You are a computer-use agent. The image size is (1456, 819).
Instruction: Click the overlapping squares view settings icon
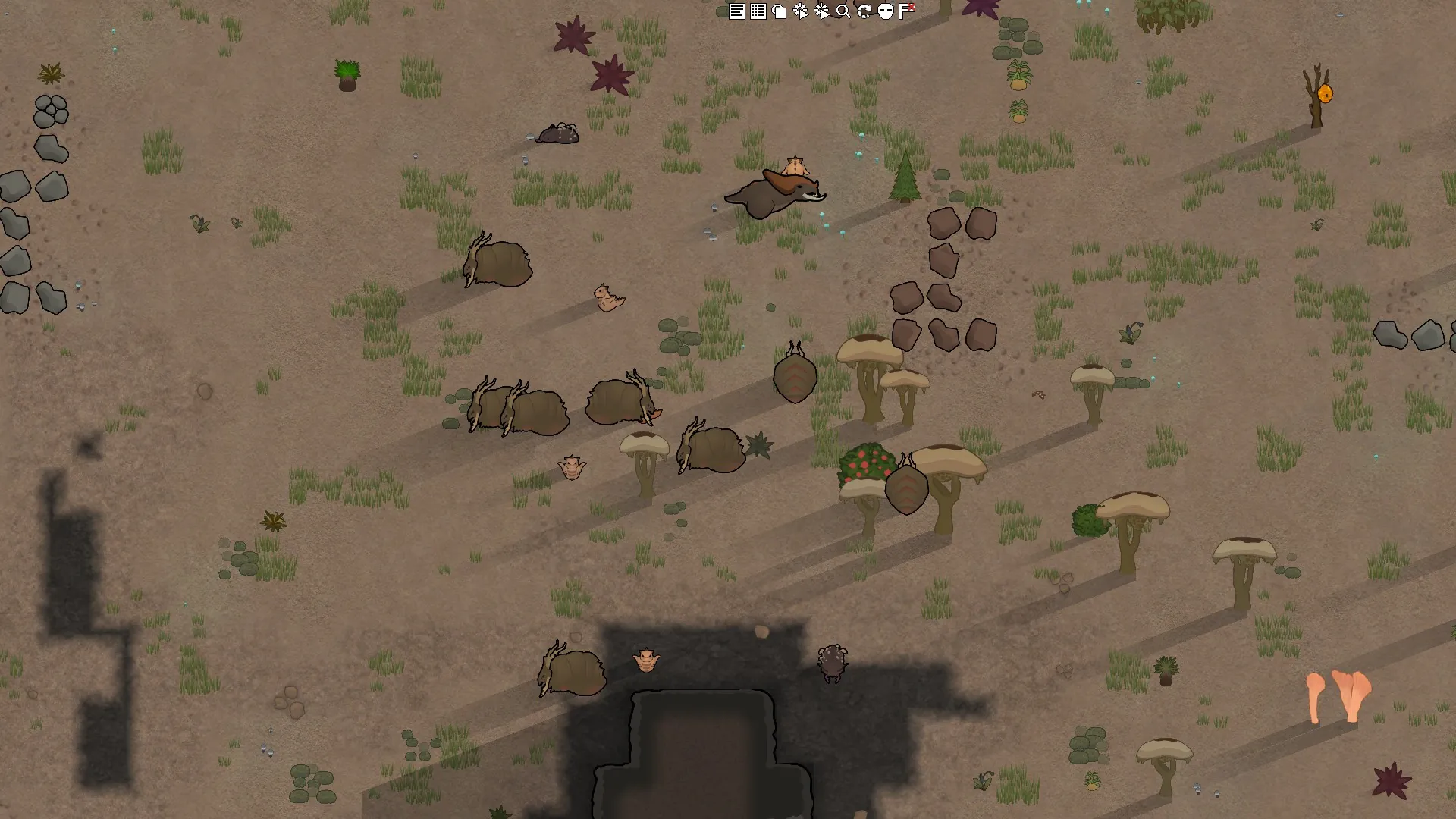point(779,11)
